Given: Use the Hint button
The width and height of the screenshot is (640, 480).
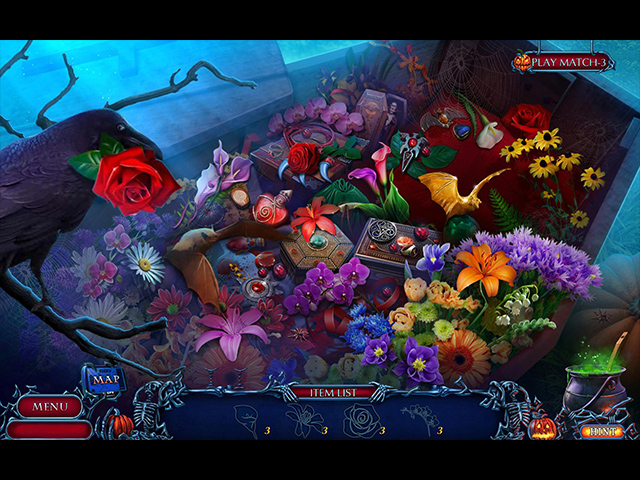Looking at the screenshot, I should tap(599, 431).
